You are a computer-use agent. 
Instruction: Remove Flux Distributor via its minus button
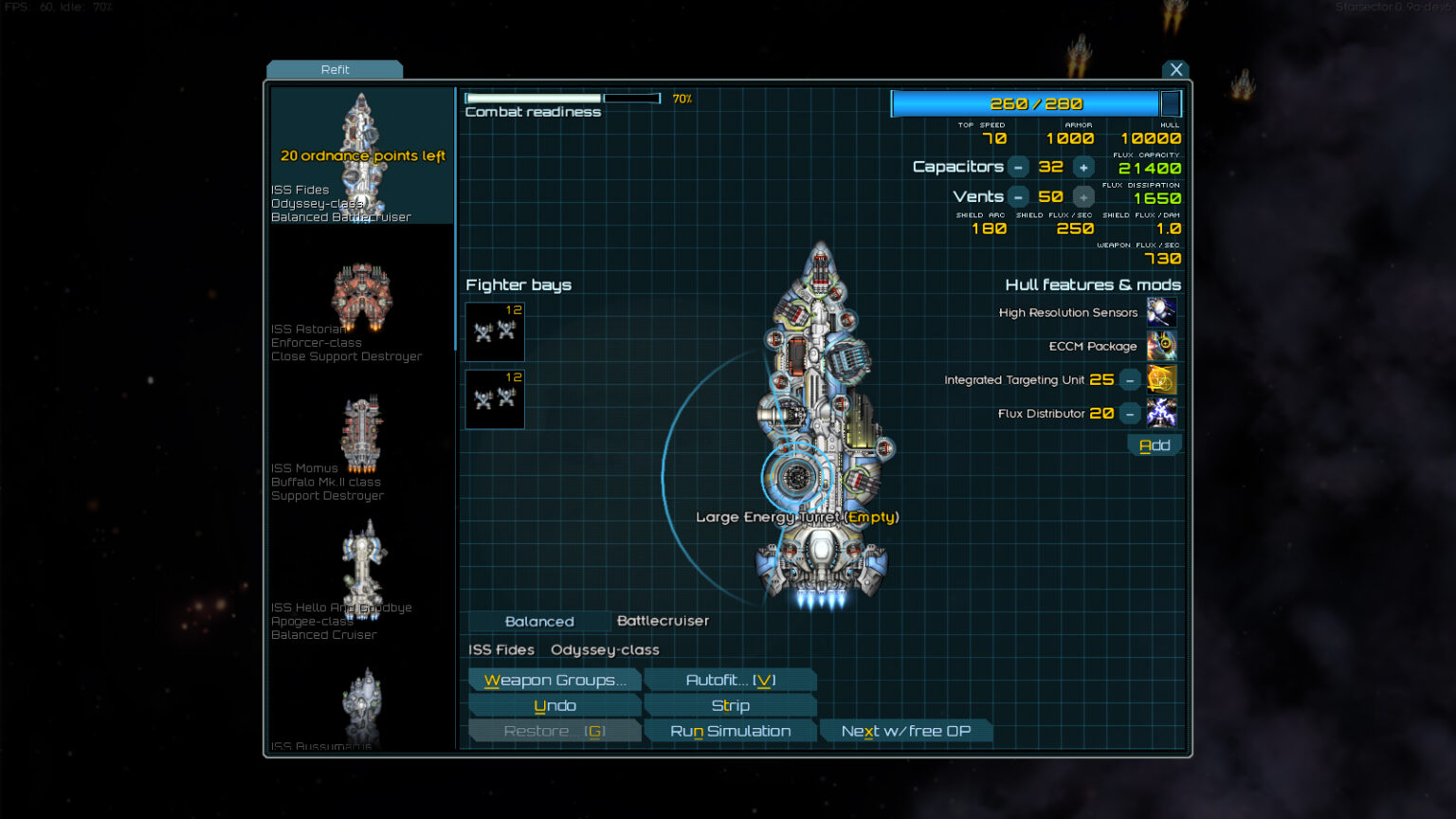[x=1129, y=413]
